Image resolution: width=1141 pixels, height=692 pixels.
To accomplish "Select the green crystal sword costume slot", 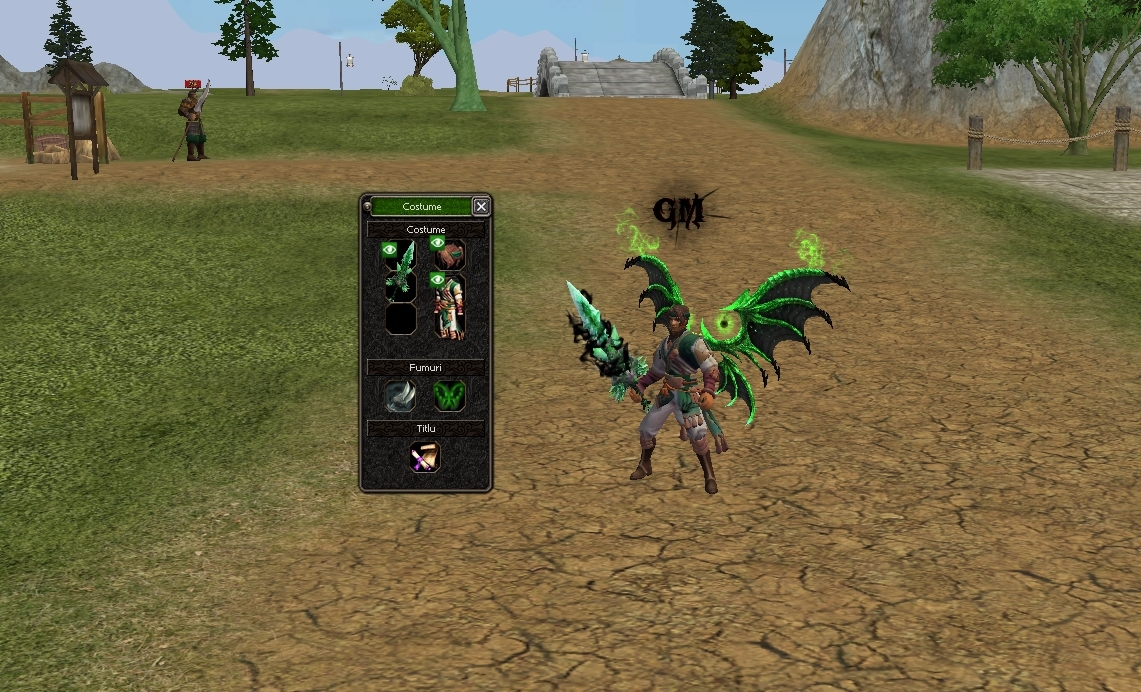I will (401, 270).
